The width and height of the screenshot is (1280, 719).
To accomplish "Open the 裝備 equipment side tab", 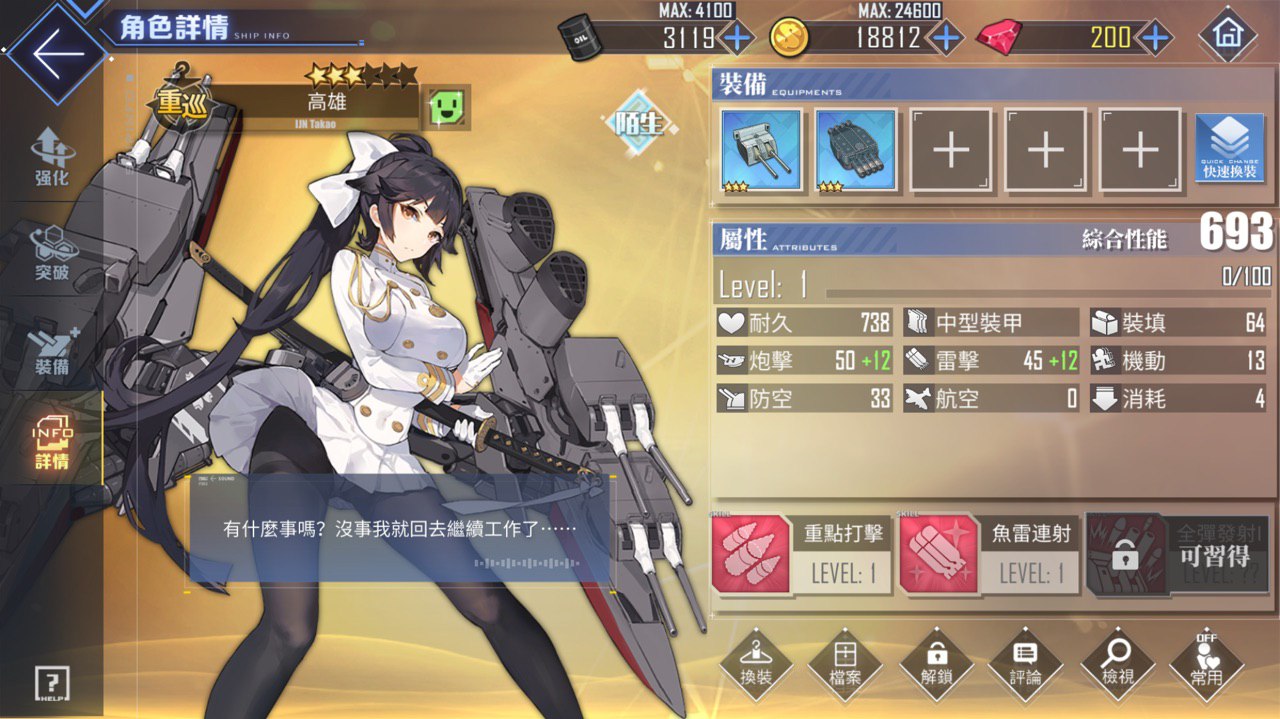I will pos(51,348).
